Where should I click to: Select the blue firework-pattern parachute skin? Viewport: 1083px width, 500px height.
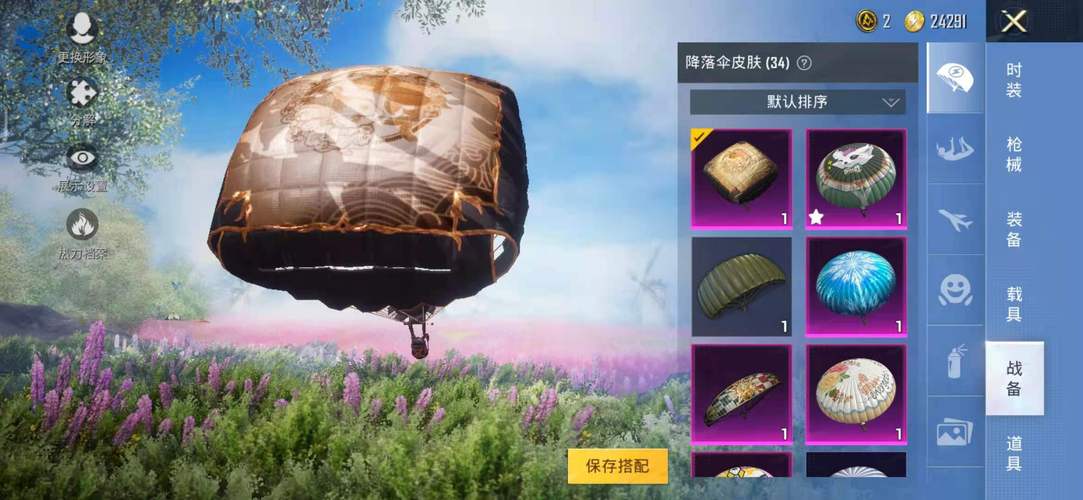pyautogui.click(x=856, y=286)
